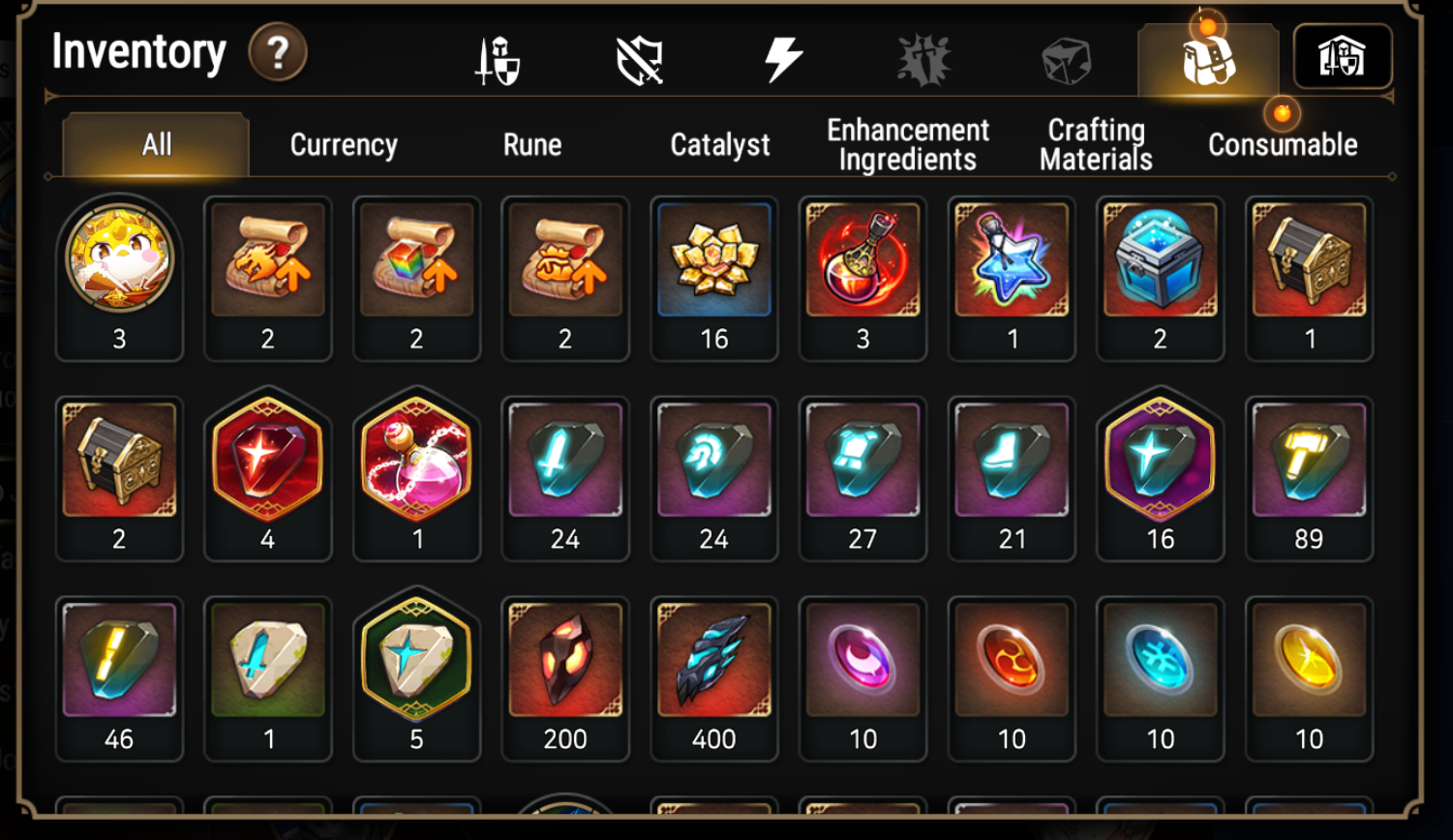Switch to the Currency tab

click(343, 145)
